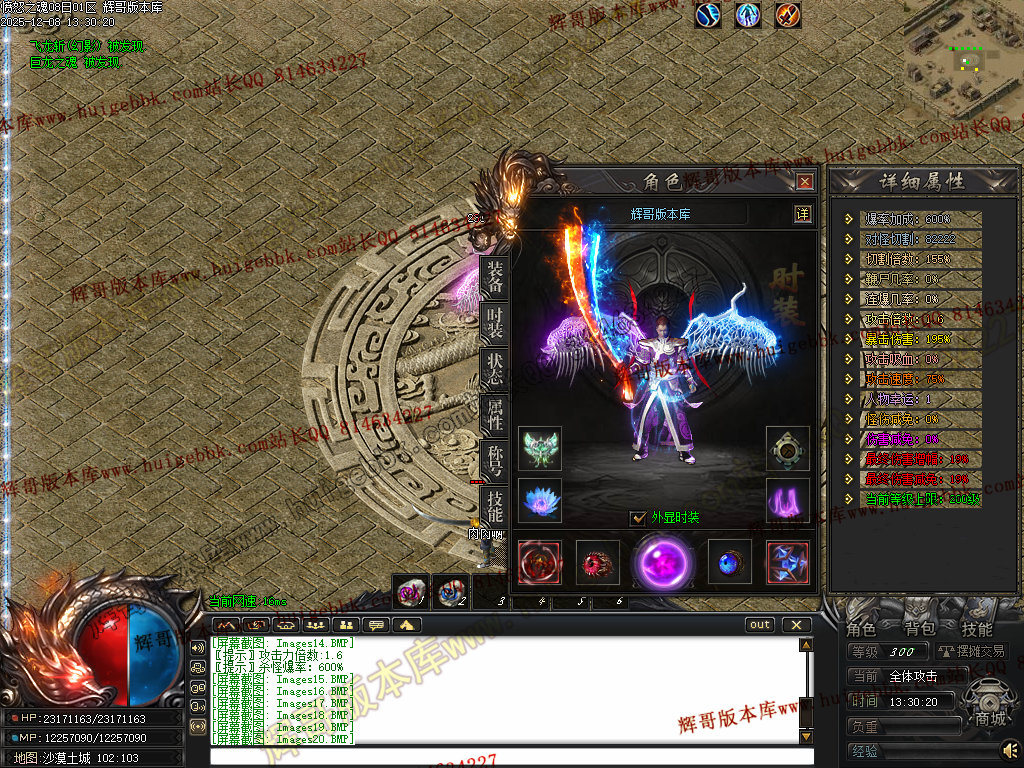Select the 状态 status tab
The image size is (1024, 768).
pos(494,369)
